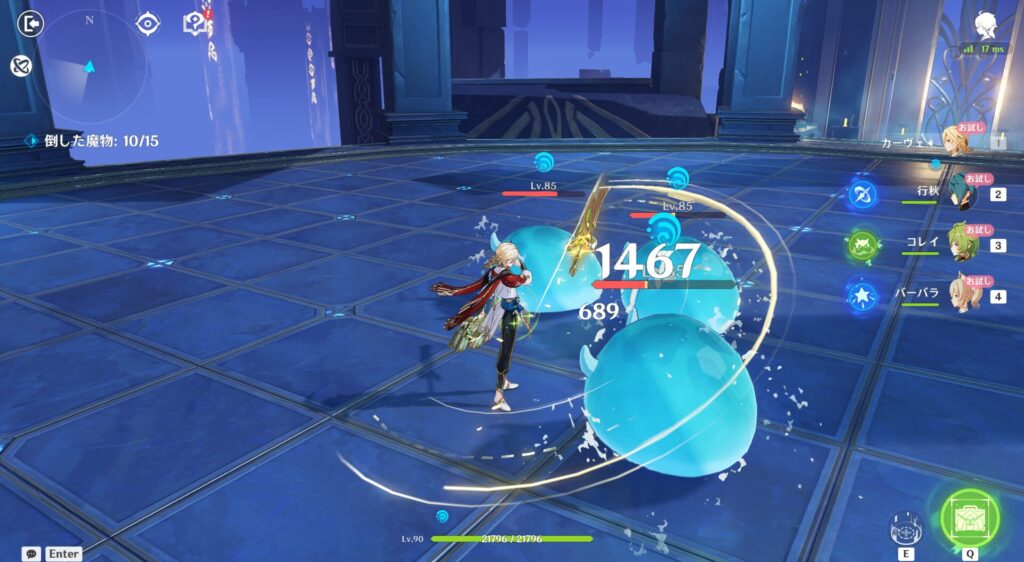1024x562 pixels.
Task: Trigger 行秋's blue burst icon
Action: (x=862, y=192)
